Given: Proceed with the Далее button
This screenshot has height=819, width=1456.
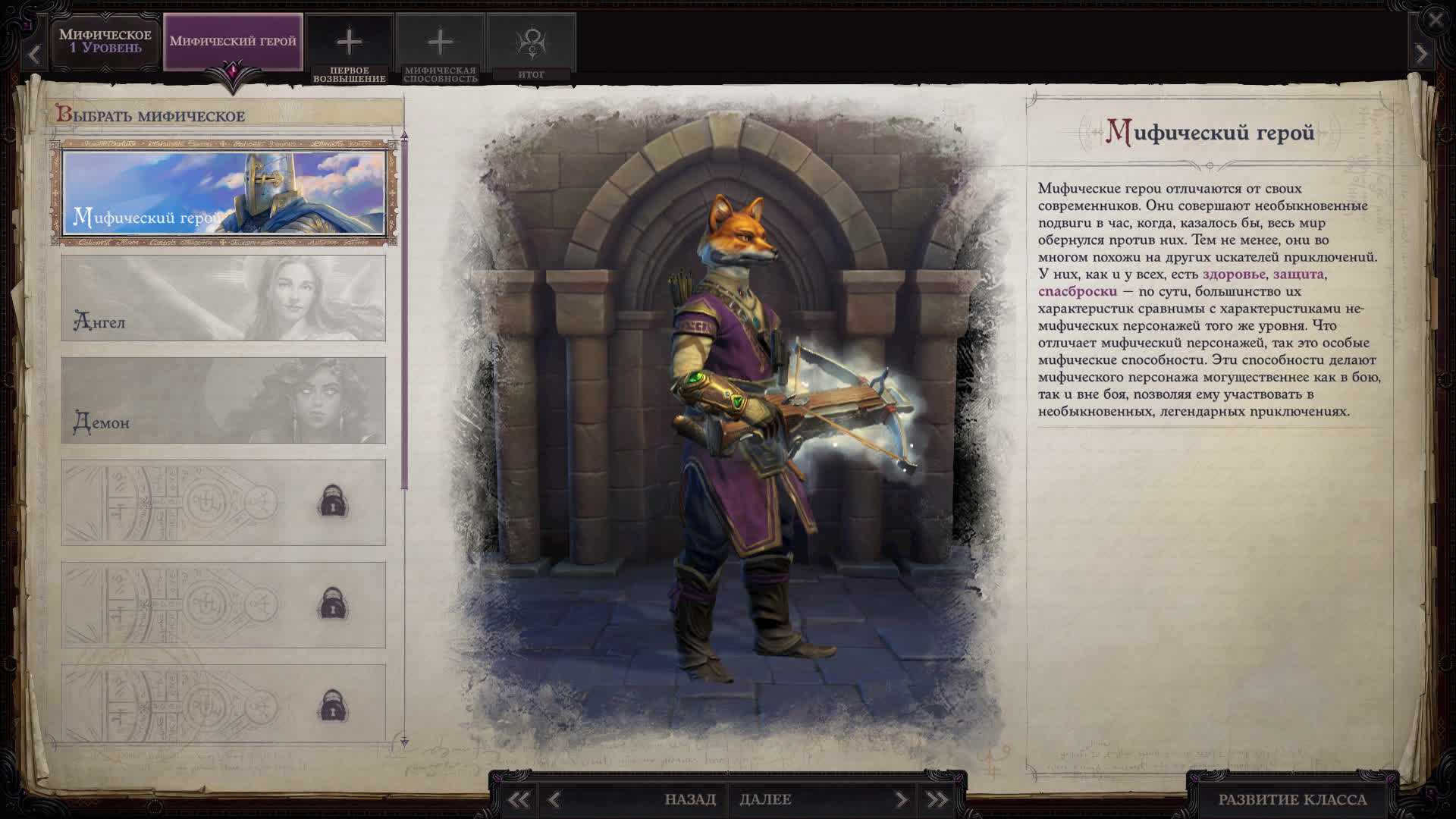Looking at the screenshot, I should [766, 799].
